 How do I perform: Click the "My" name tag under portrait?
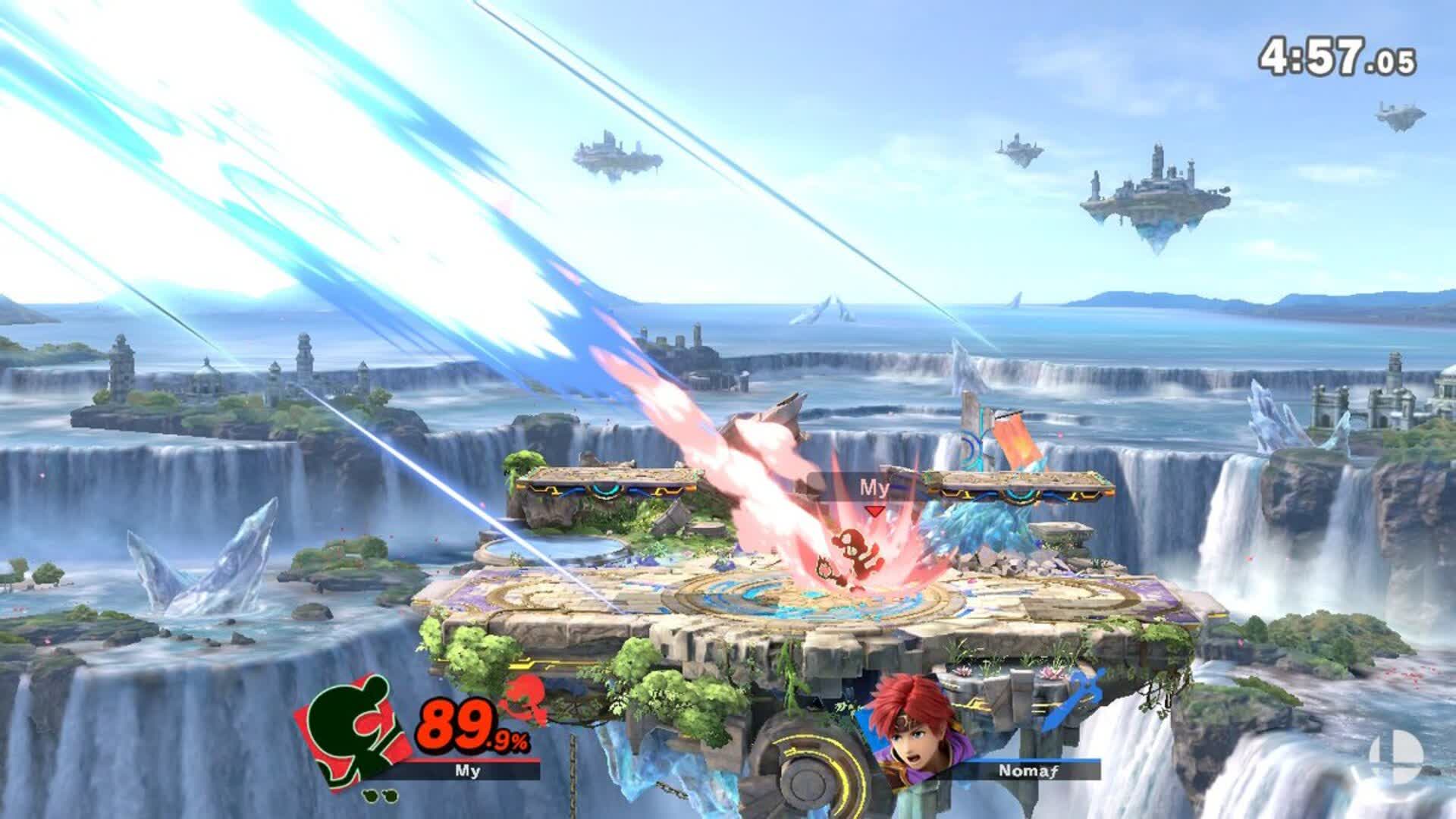pos(466,770)
